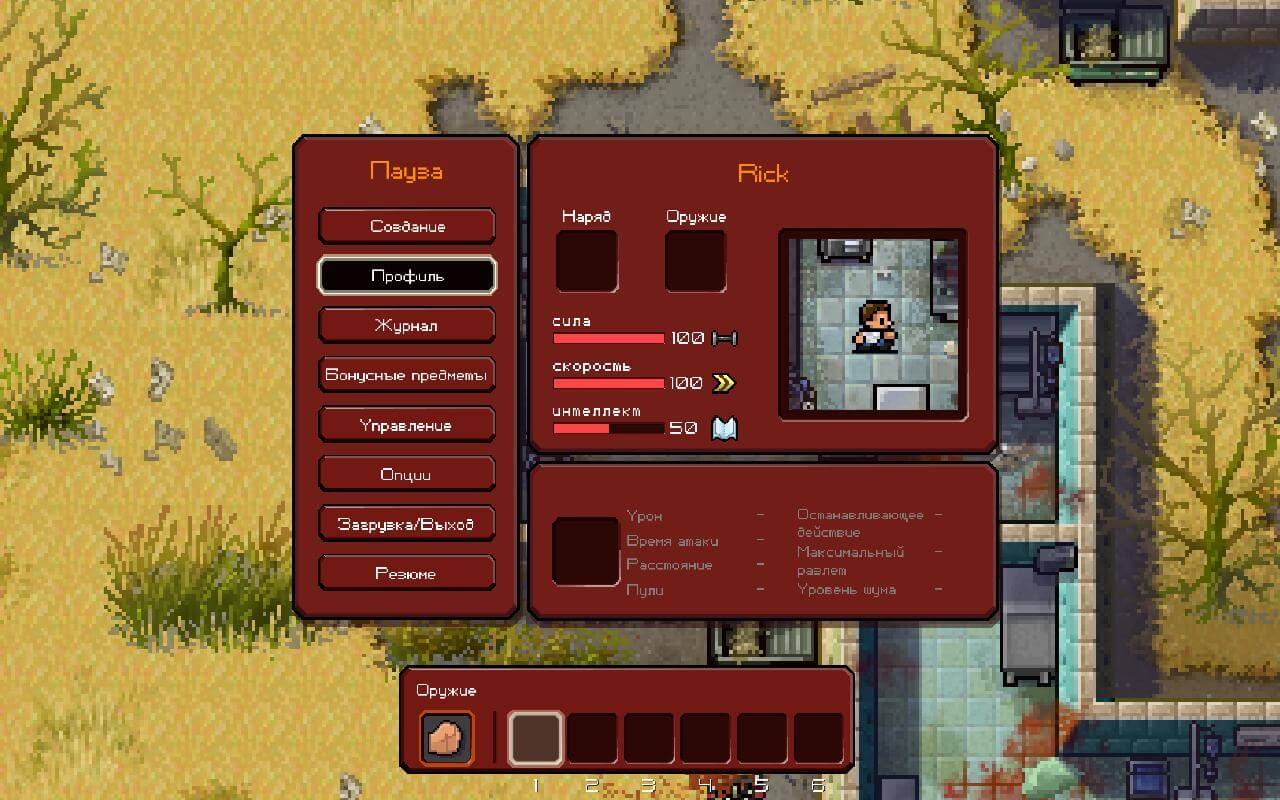The height and width of the screenshot is (800, 1280).
Task: Click Rick's character portrait
Action: (872, 324)
